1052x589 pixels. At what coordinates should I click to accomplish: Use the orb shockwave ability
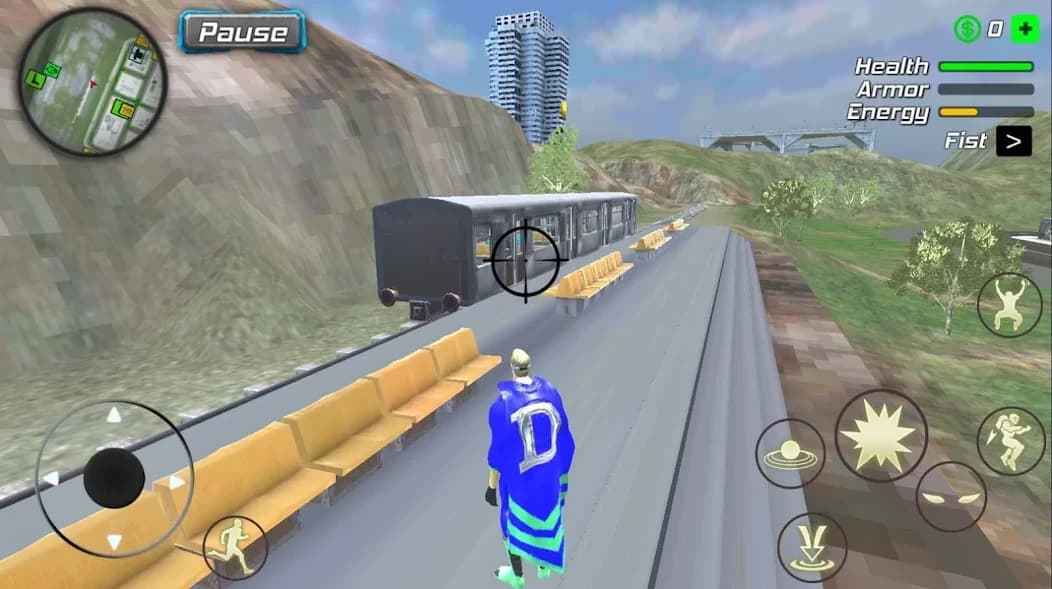tap(790, 454)
